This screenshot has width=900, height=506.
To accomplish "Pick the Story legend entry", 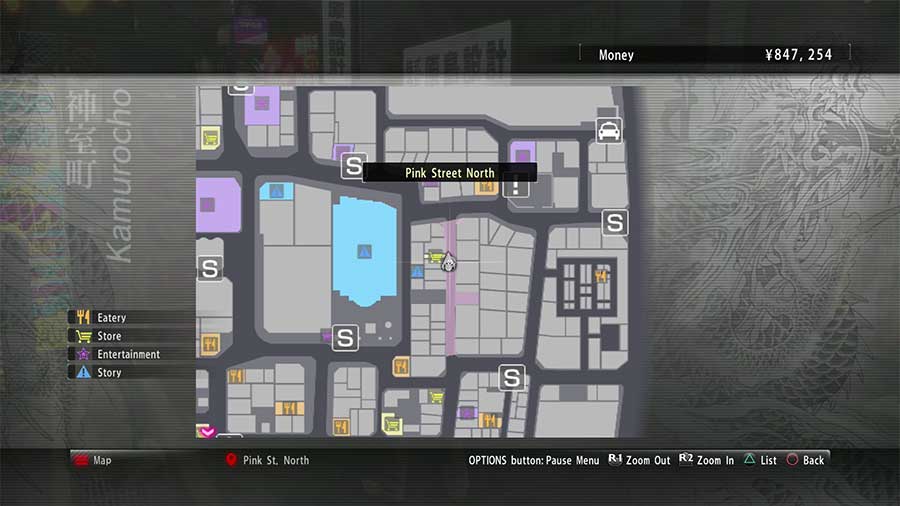I will coord(108,372).
